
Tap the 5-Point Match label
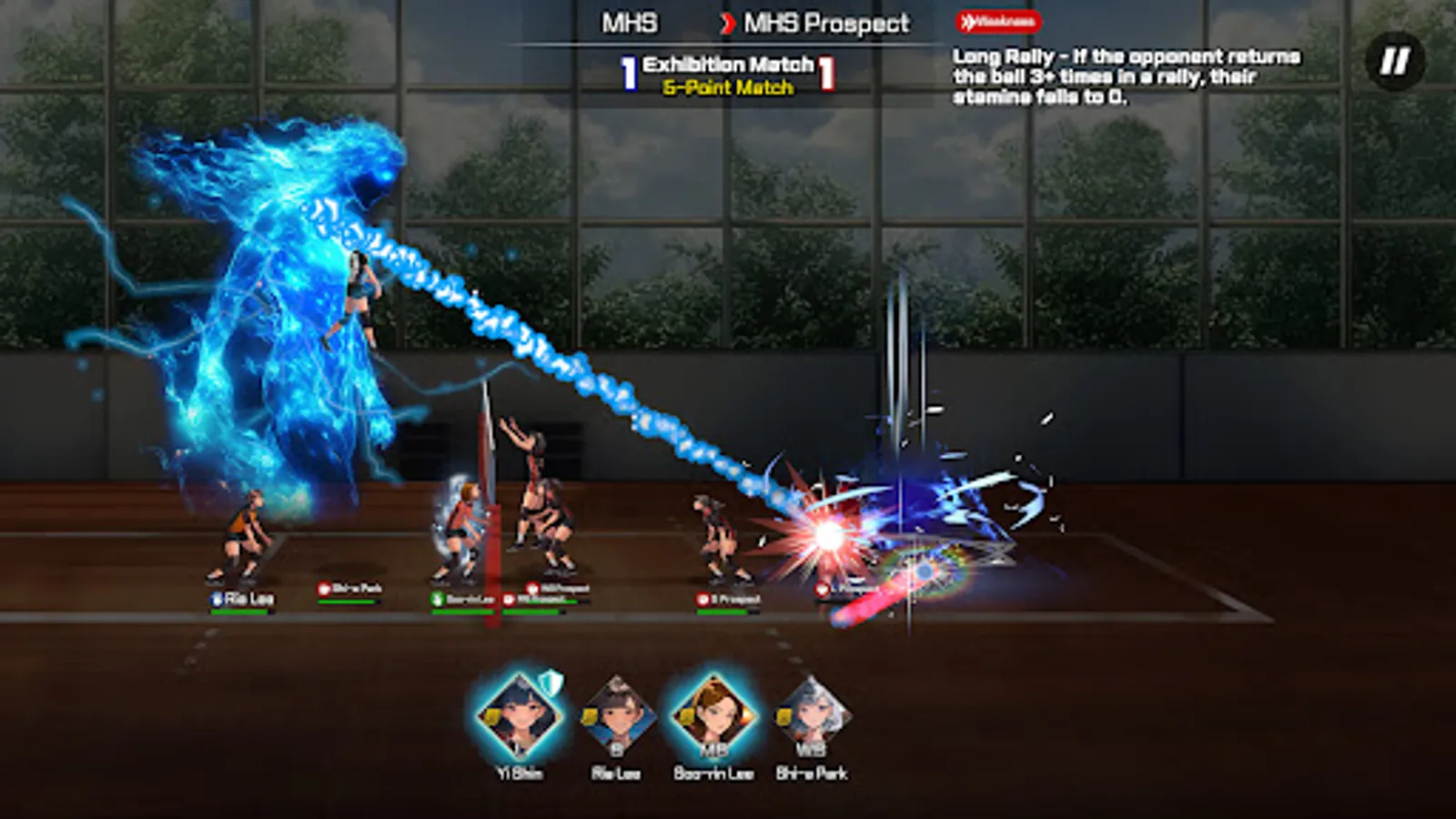726,86
